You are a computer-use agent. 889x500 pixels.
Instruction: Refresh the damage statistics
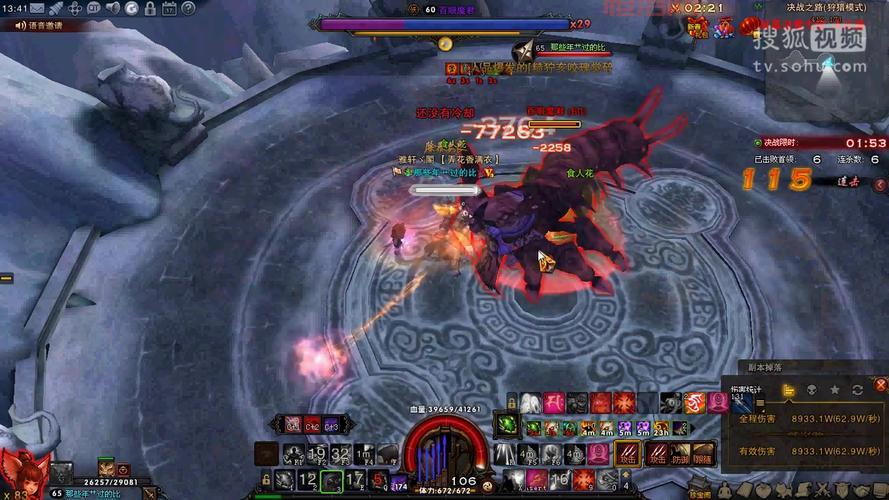click(x=857, y=389)
